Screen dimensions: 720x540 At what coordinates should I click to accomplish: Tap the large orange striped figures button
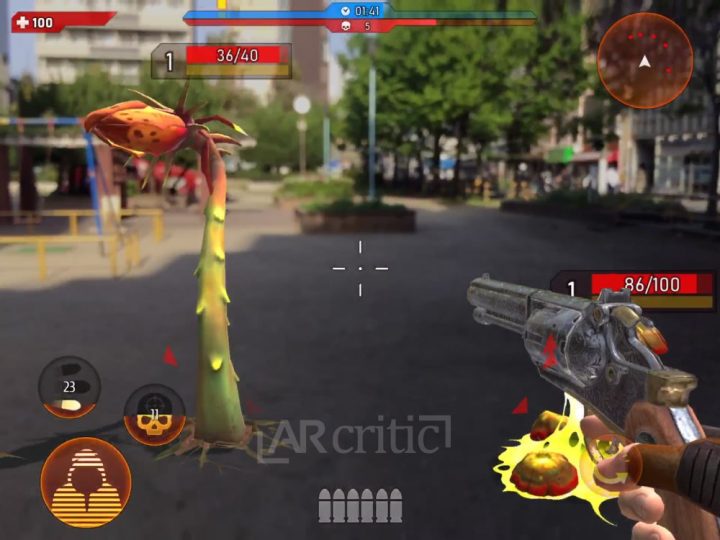[86, 481]
